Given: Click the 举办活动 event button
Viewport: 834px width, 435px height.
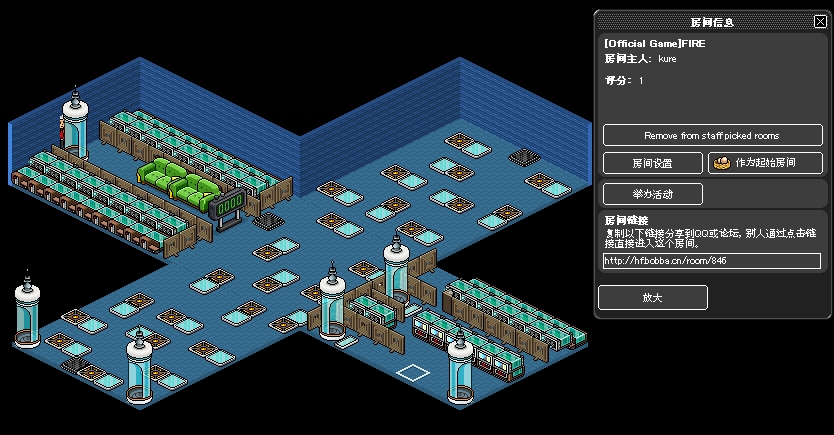Looking at the screenshot, I should [652, 194].
